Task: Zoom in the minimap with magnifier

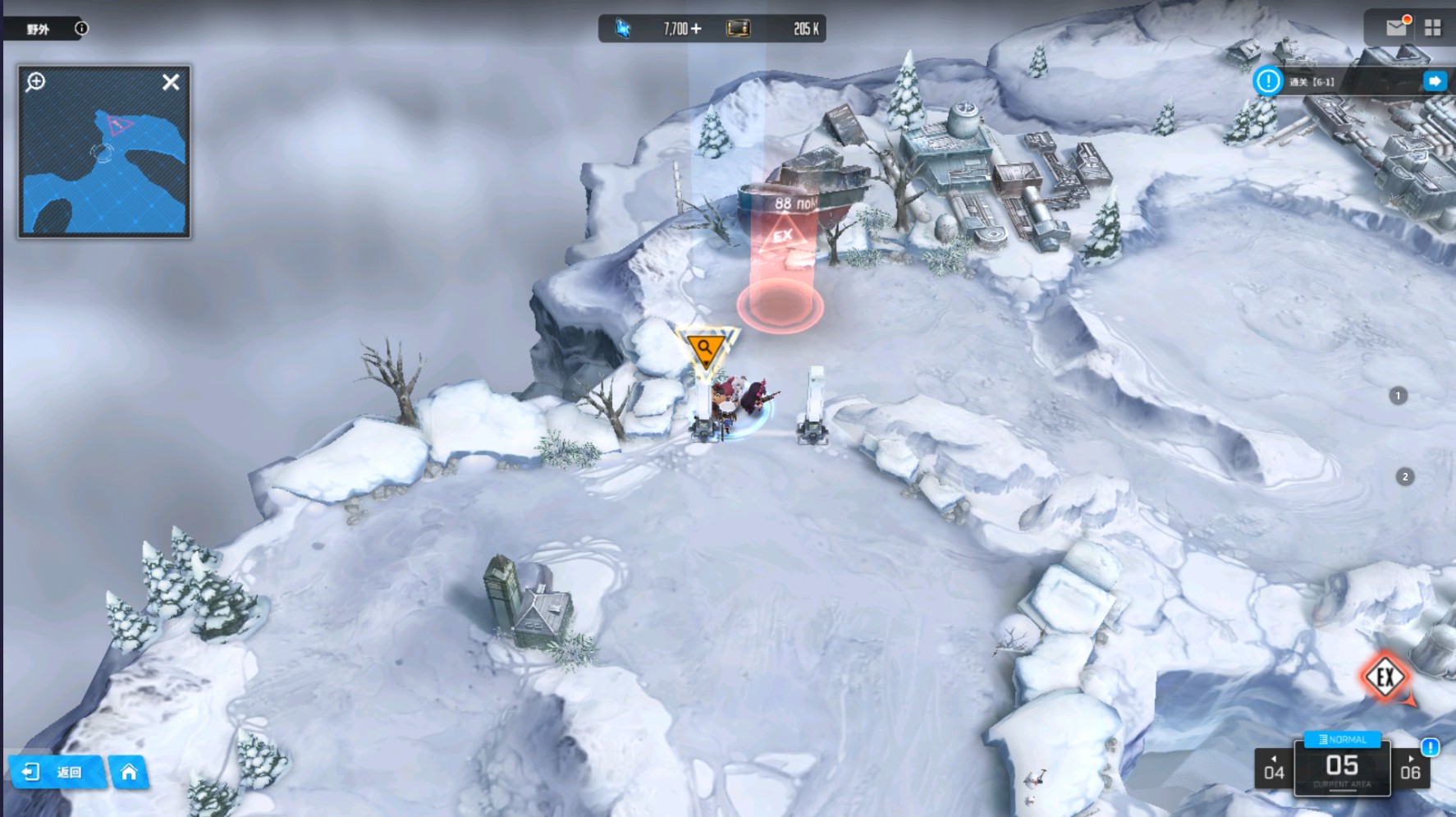Action: (35, 82)
